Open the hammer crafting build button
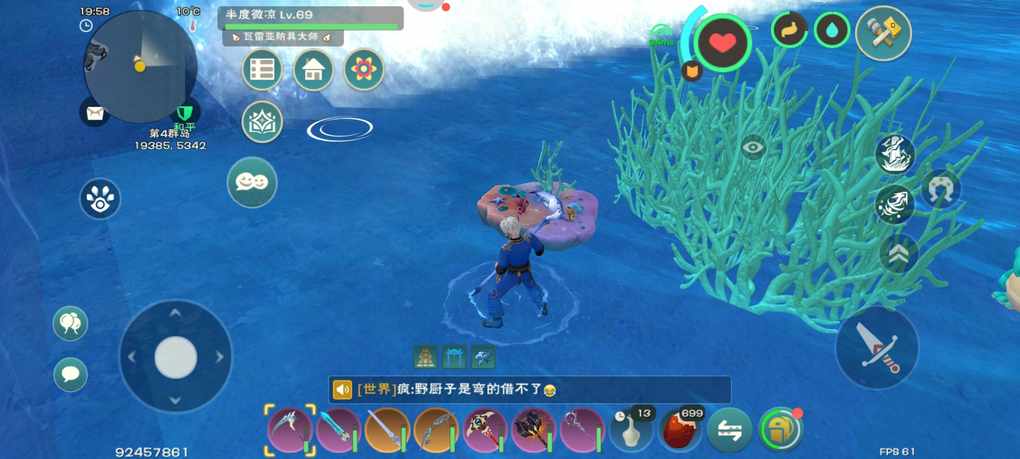The image size is (1020, 459). 883,33
